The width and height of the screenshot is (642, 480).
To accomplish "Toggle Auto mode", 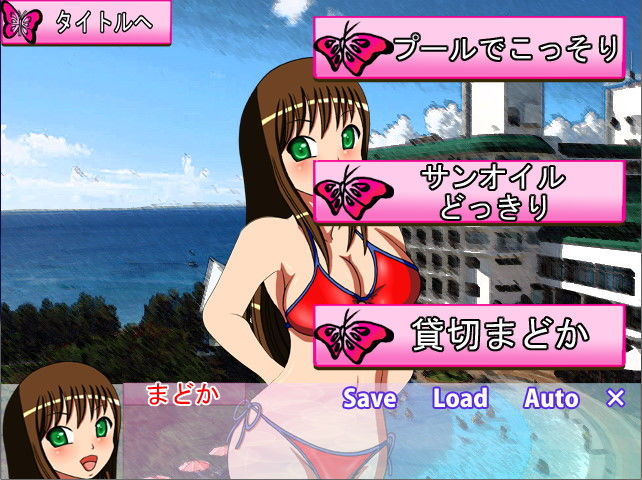I will point(551,398).
